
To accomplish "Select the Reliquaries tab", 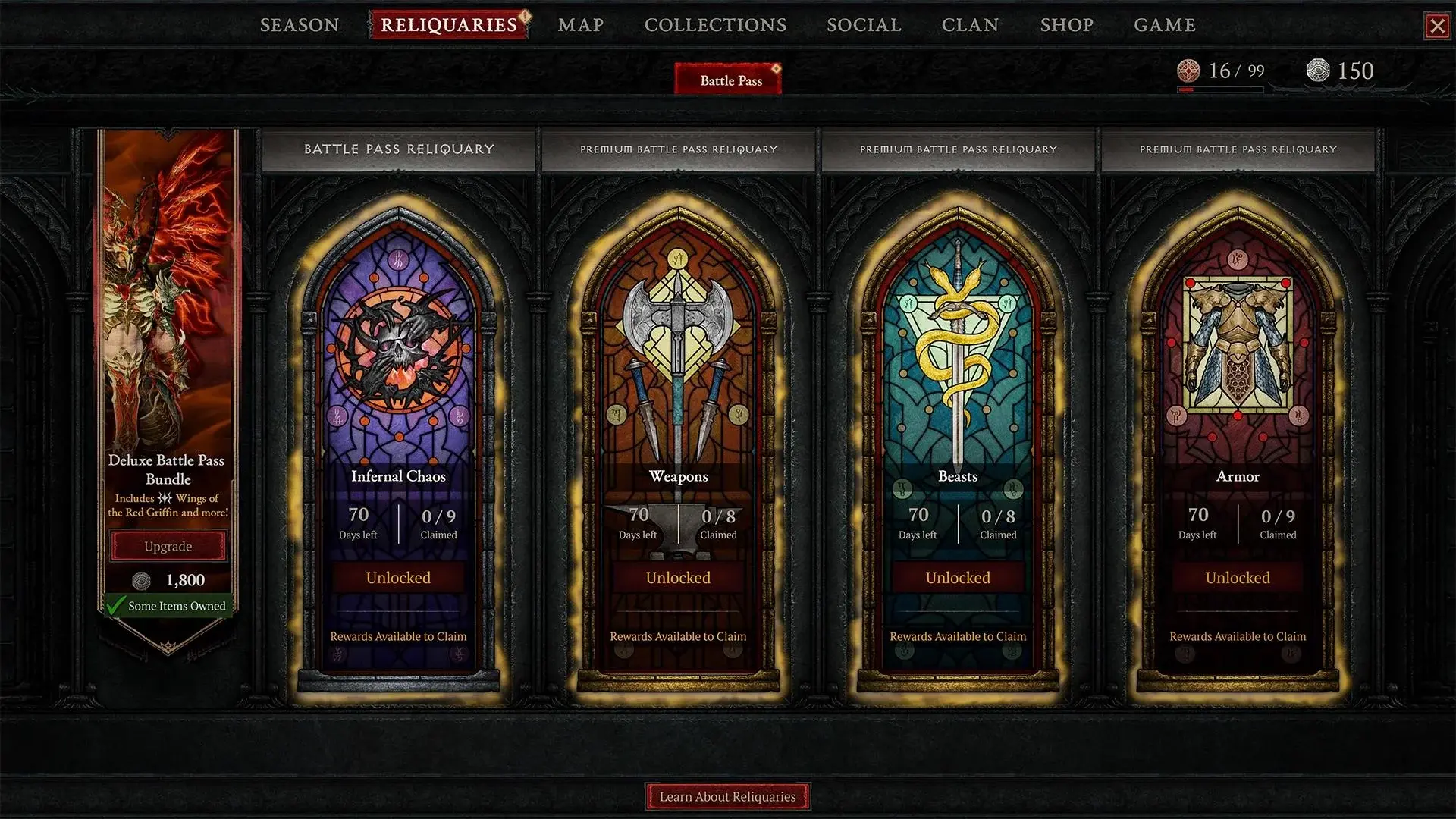I will pyautogui.click(x=449, y=25).
